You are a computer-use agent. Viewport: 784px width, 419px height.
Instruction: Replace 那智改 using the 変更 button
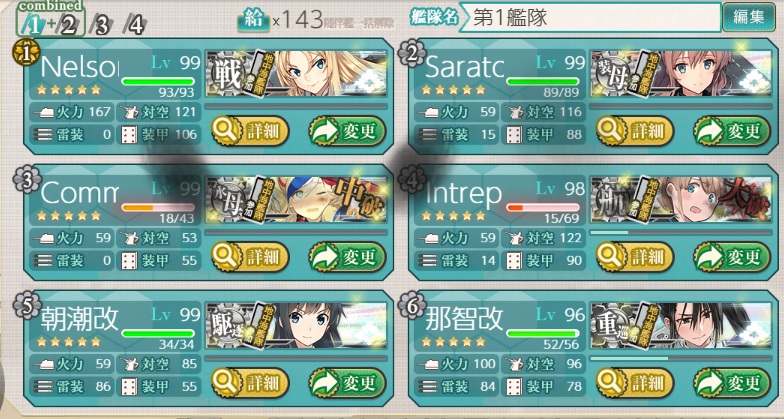(732, 383)
